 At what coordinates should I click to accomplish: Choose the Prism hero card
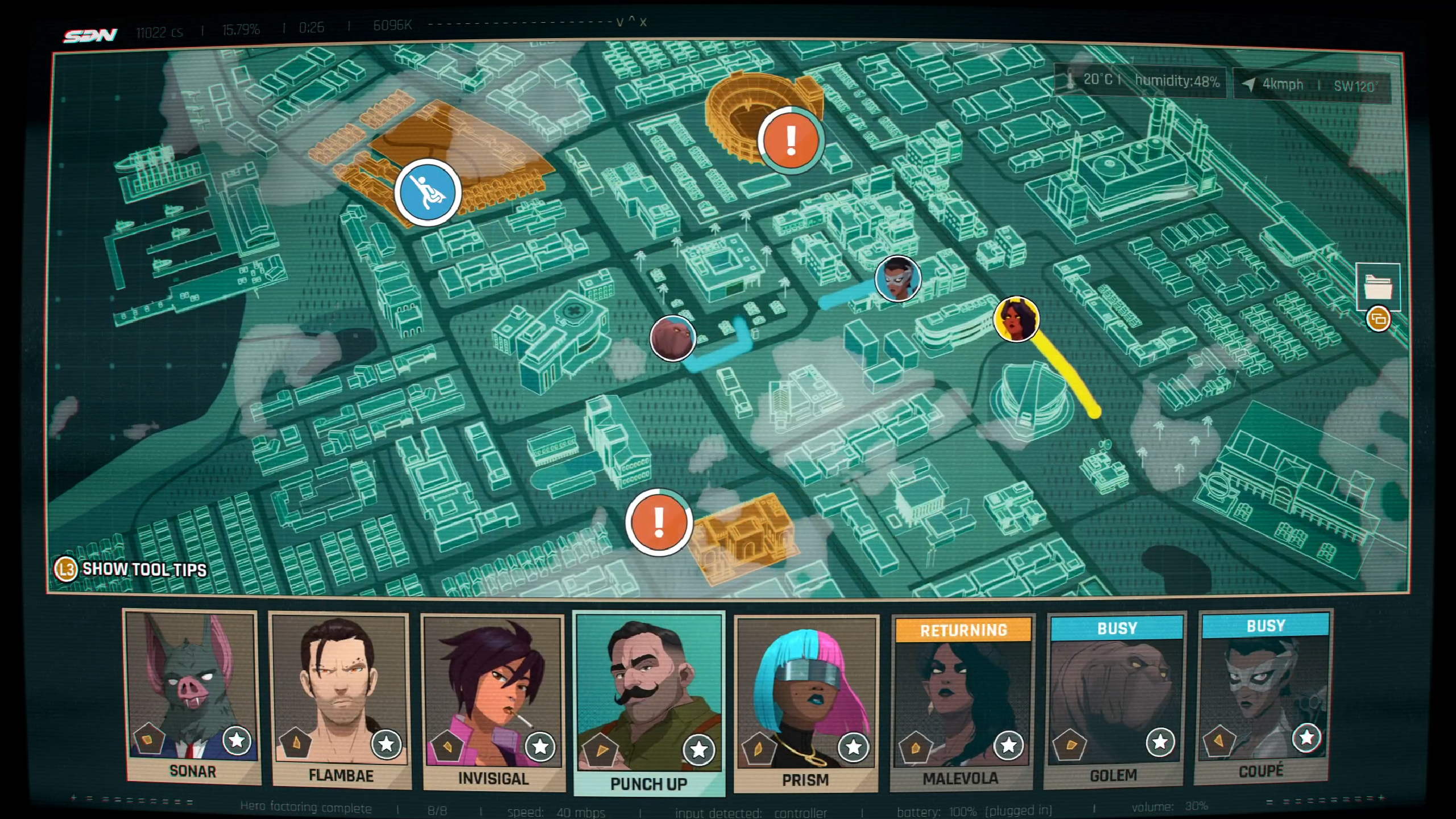[x=805, y=702]
